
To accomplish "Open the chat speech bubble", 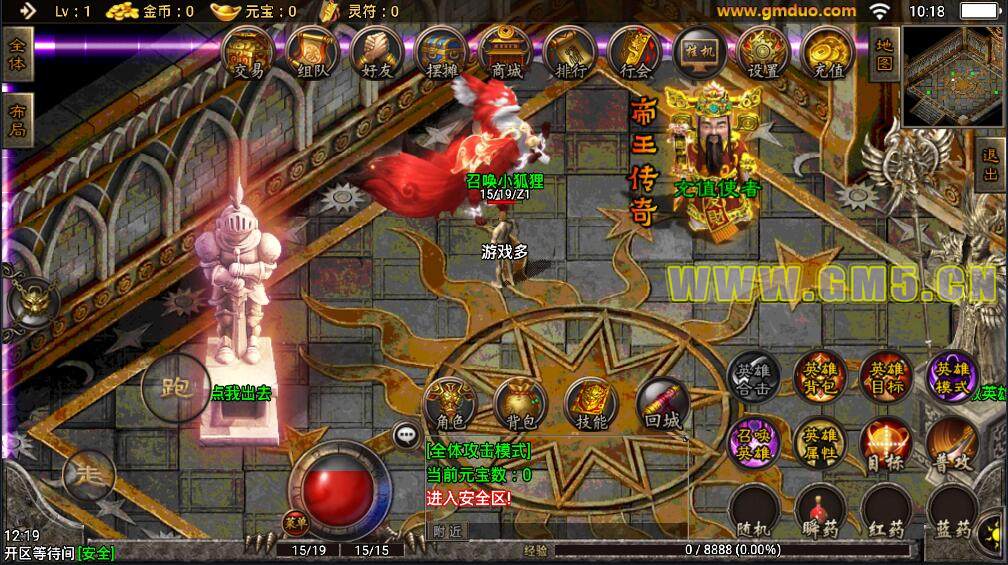I will click(405, 434).
